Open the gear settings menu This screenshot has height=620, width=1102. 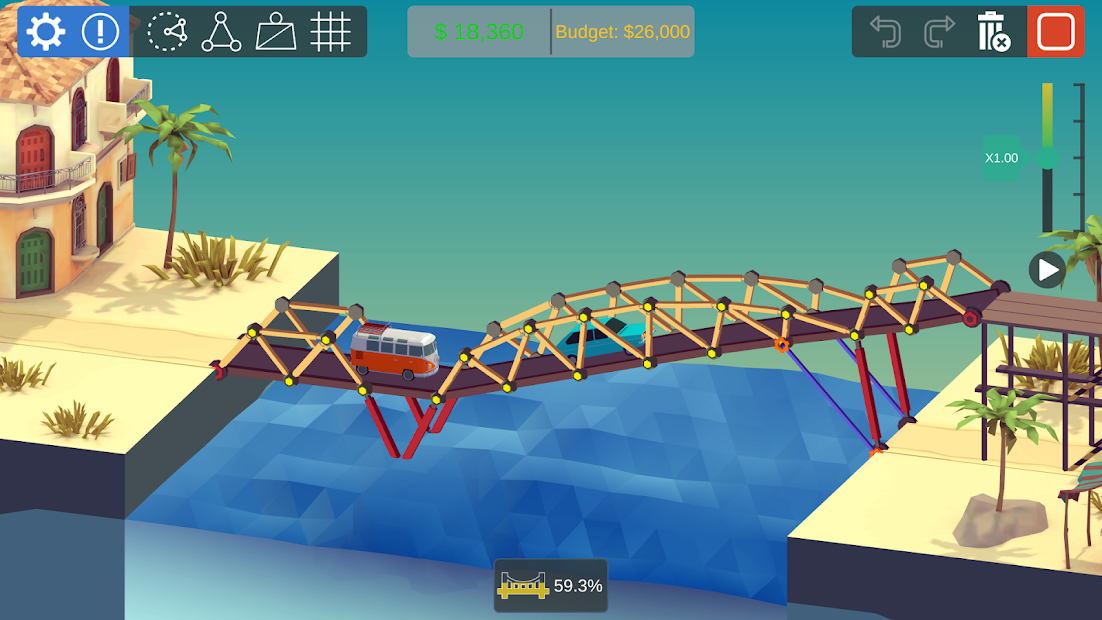tap(46, 32)
